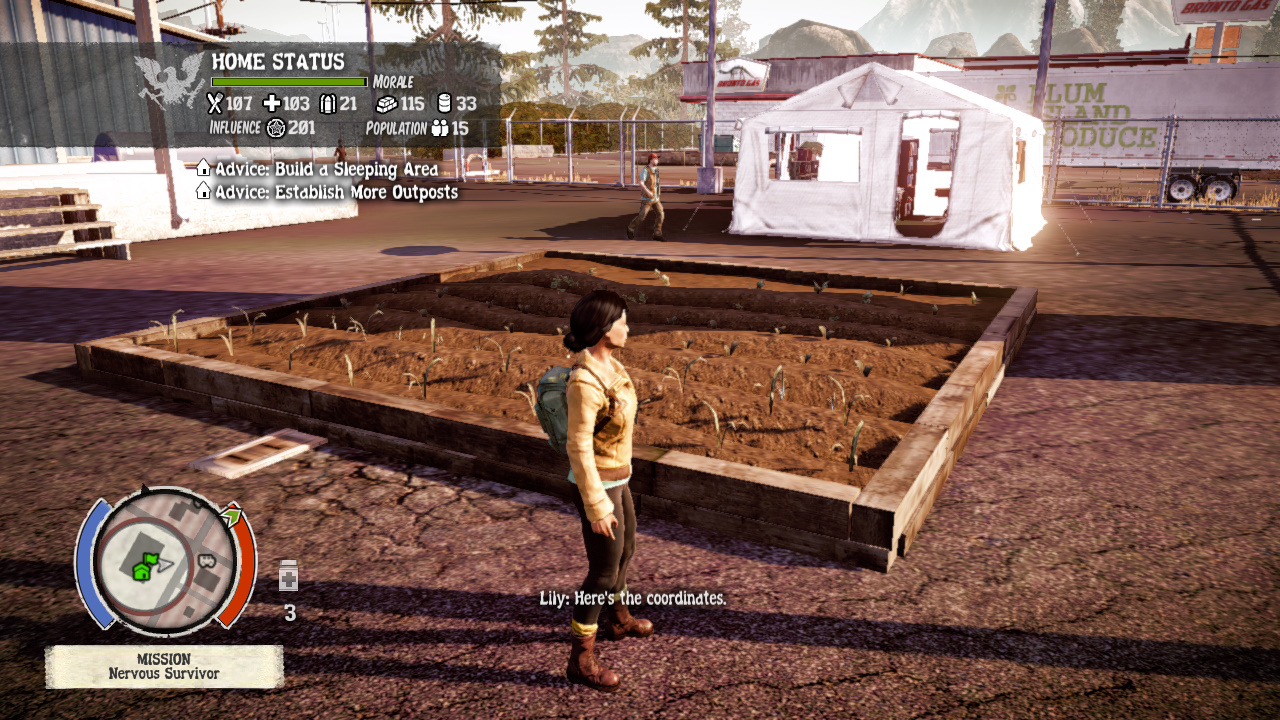Click the Build a Sleeping Area advice

click(x=326, y=169)
